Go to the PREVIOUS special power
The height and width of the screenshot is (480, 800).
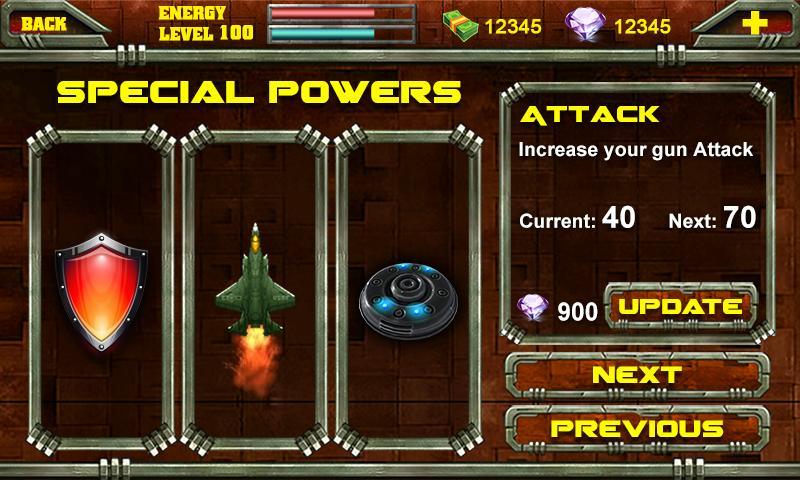click(x=637, y=428)
